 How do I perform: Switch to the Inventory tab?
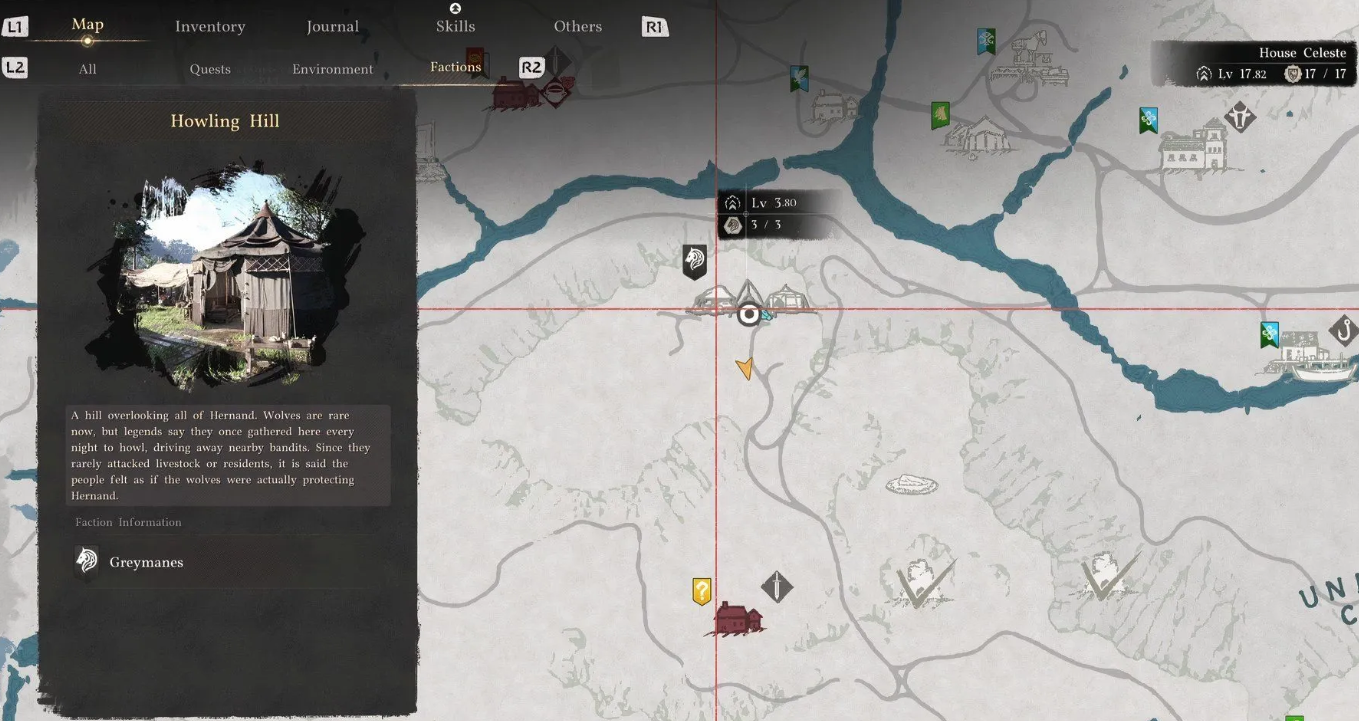tap(210, 27)
